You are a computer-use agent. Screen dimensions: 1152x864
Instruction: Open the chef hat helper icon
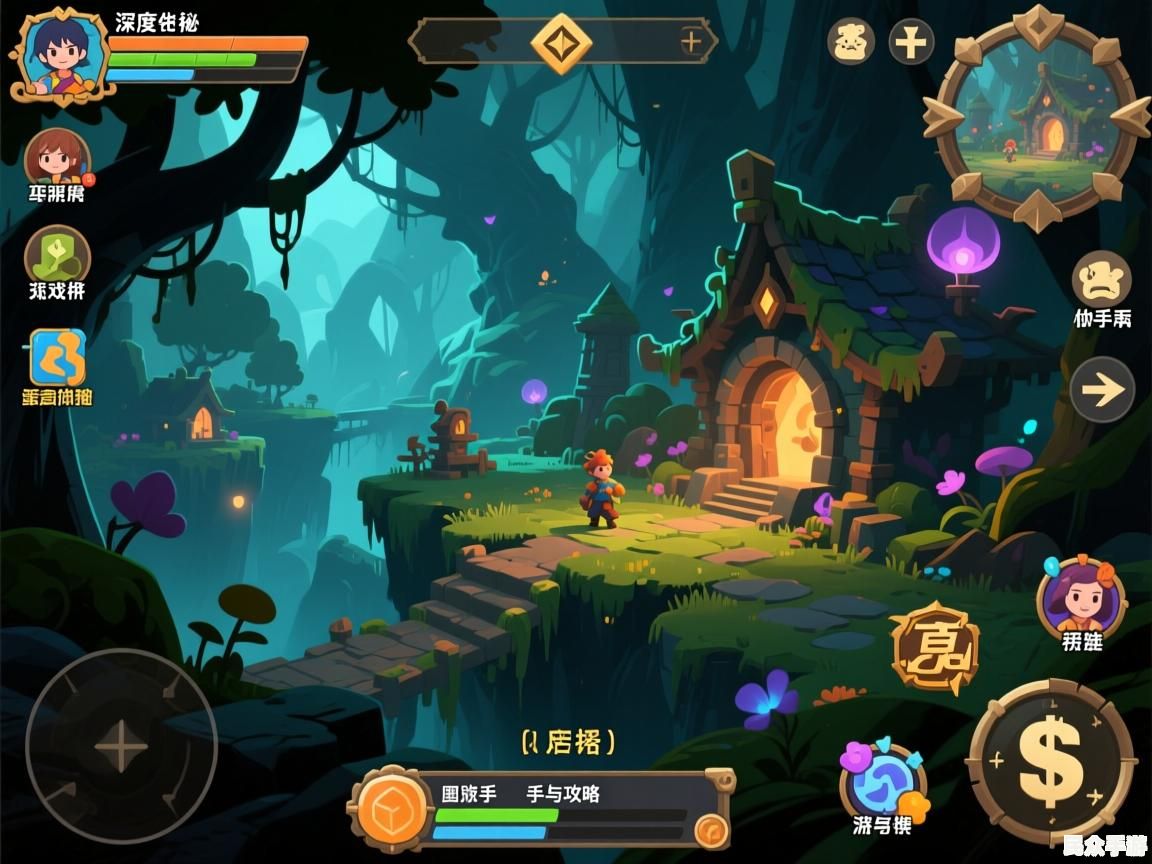click(1101, 280)
